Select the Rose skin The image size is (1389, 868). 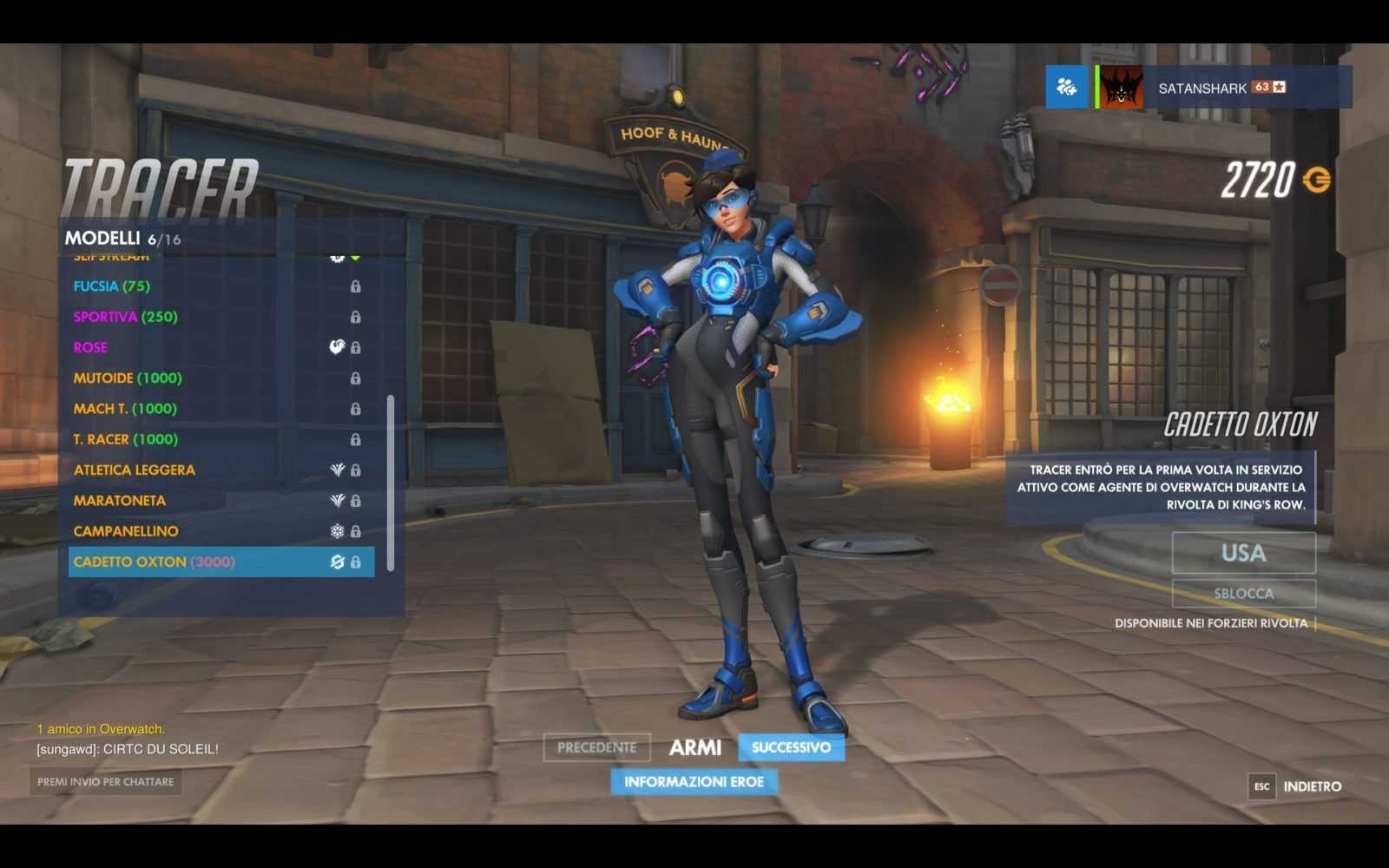click(90, 347)
